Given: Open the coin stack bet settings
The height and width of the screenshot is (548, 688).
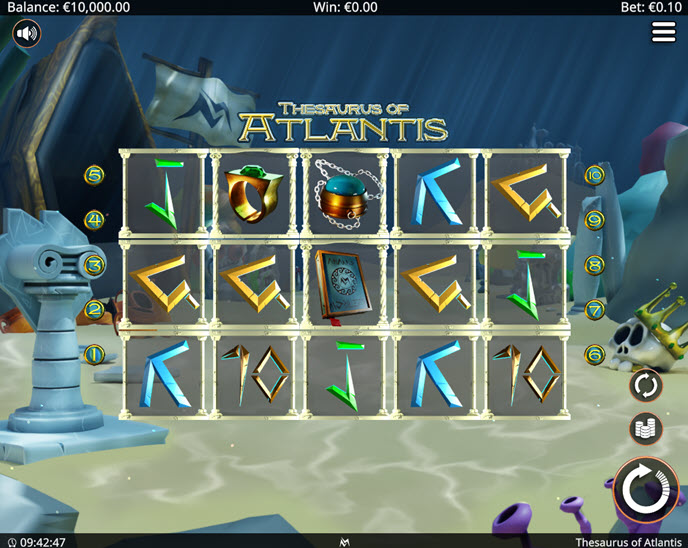Looking at the screenshot, I should click(x=646, y=429).
